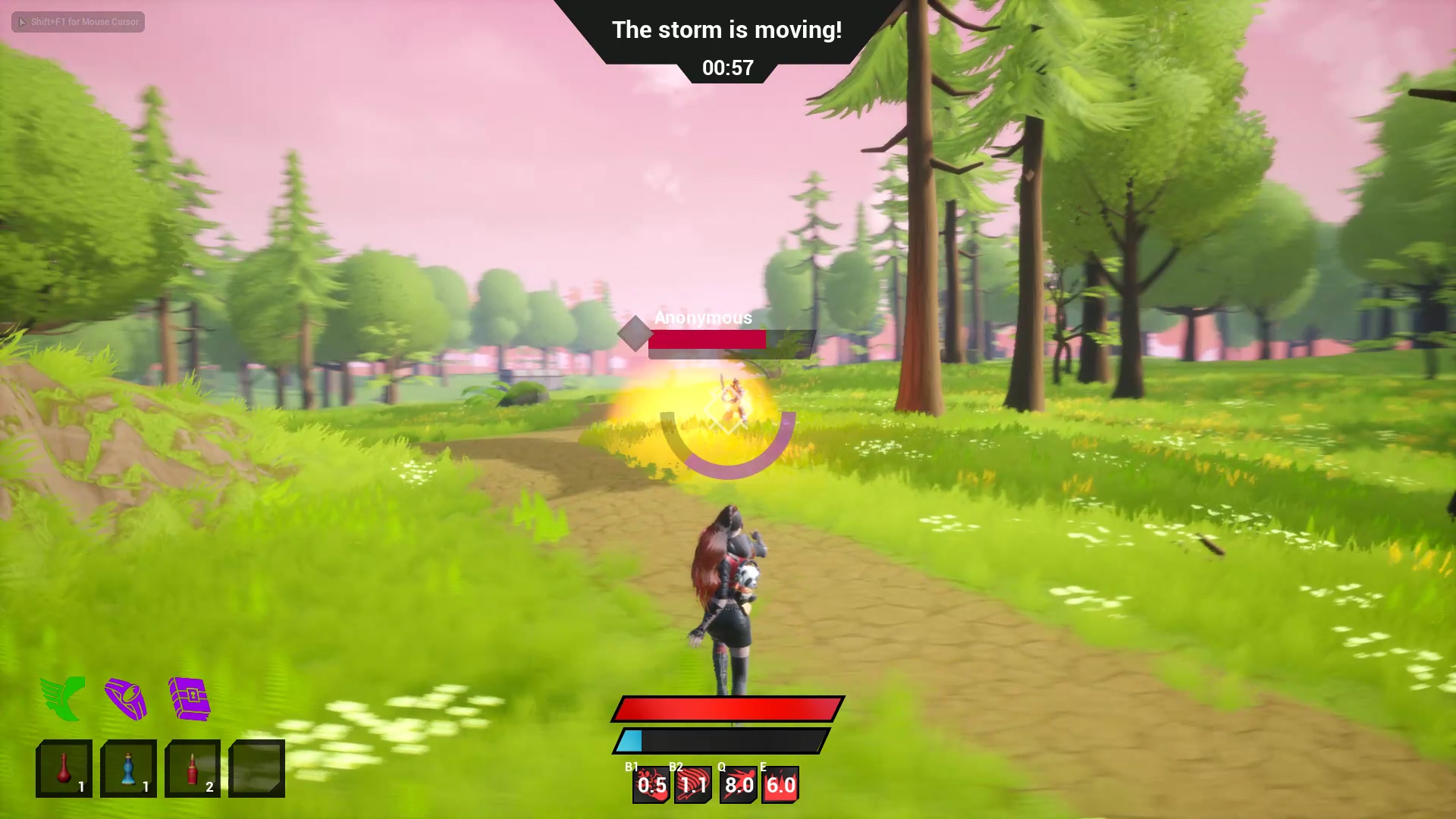
Task: Use the blue potion in the hotbar
Action: point(128,768)
